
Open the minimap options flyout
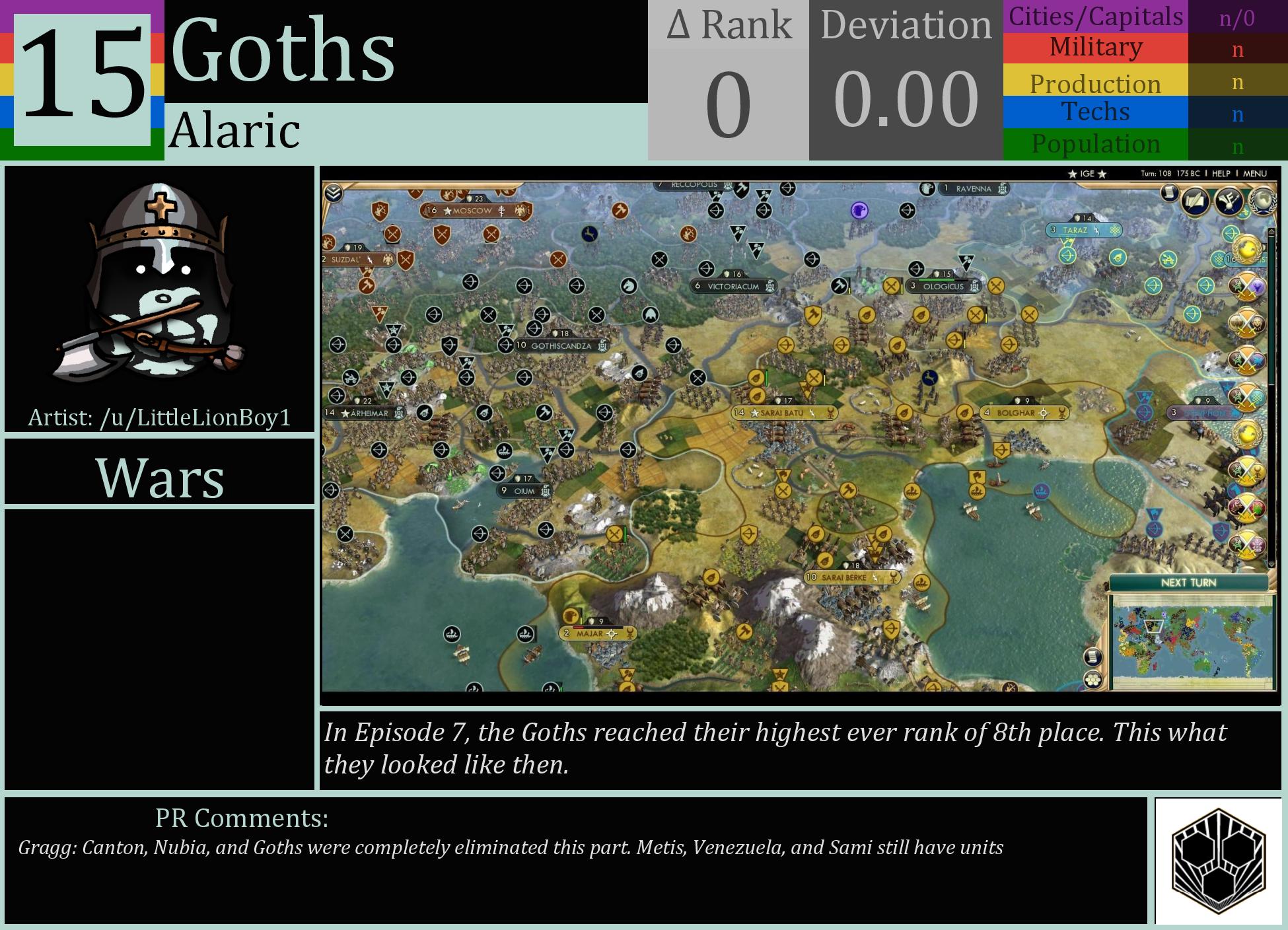pos(1094,680)
